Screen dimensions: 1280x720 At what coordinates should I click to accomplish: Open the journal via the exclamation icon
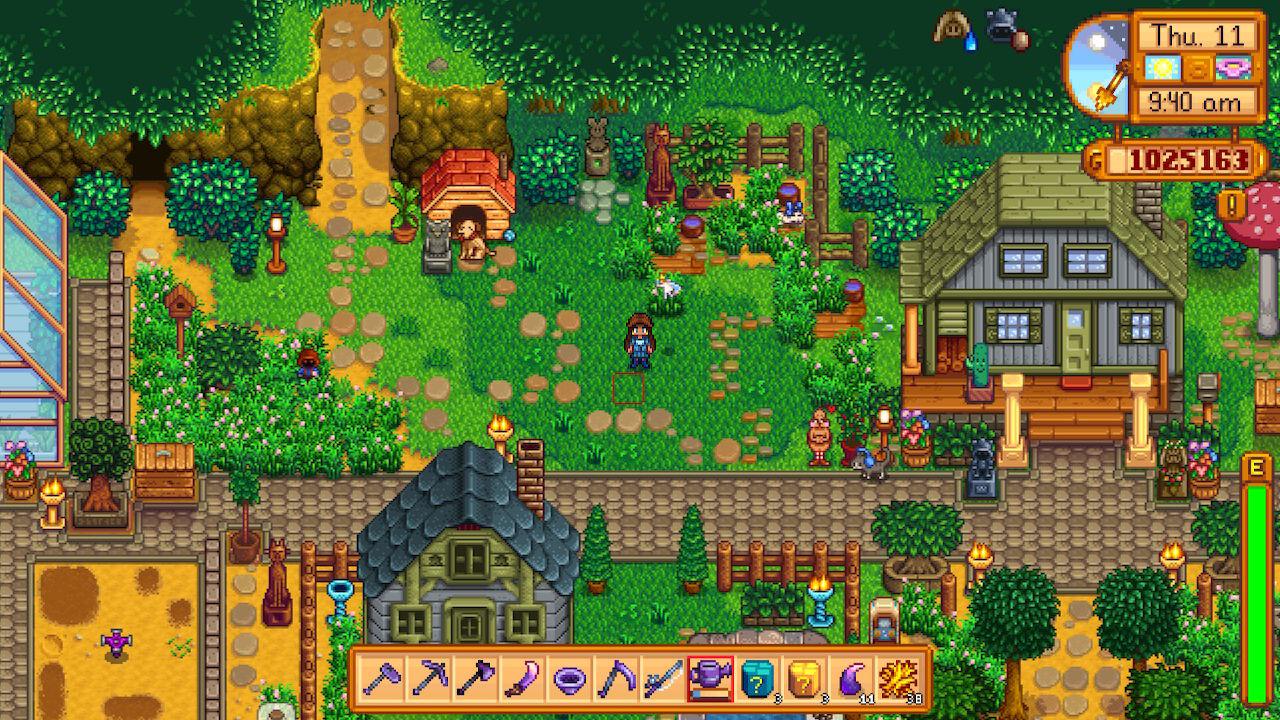[1229, 205]
